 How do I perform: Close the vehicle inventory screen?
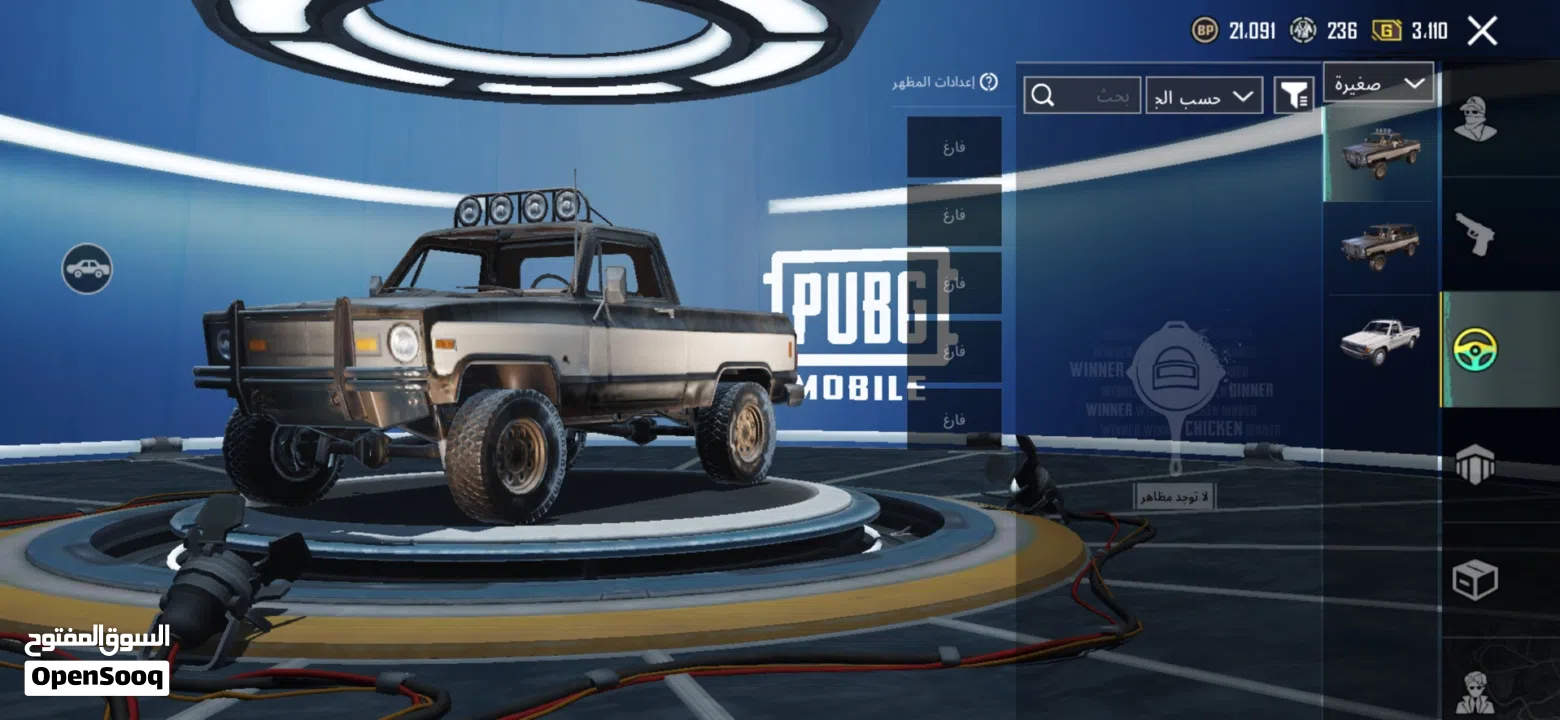[1482, 31]
